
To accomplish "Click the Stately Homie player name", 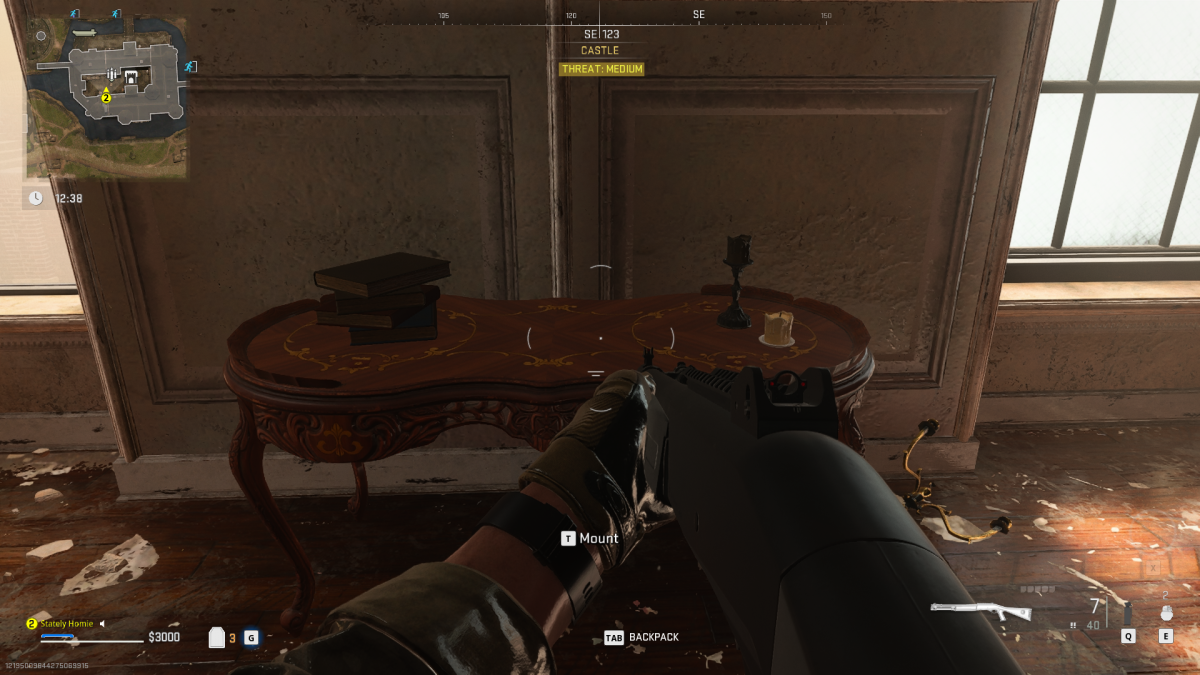I will pos(67,624).
